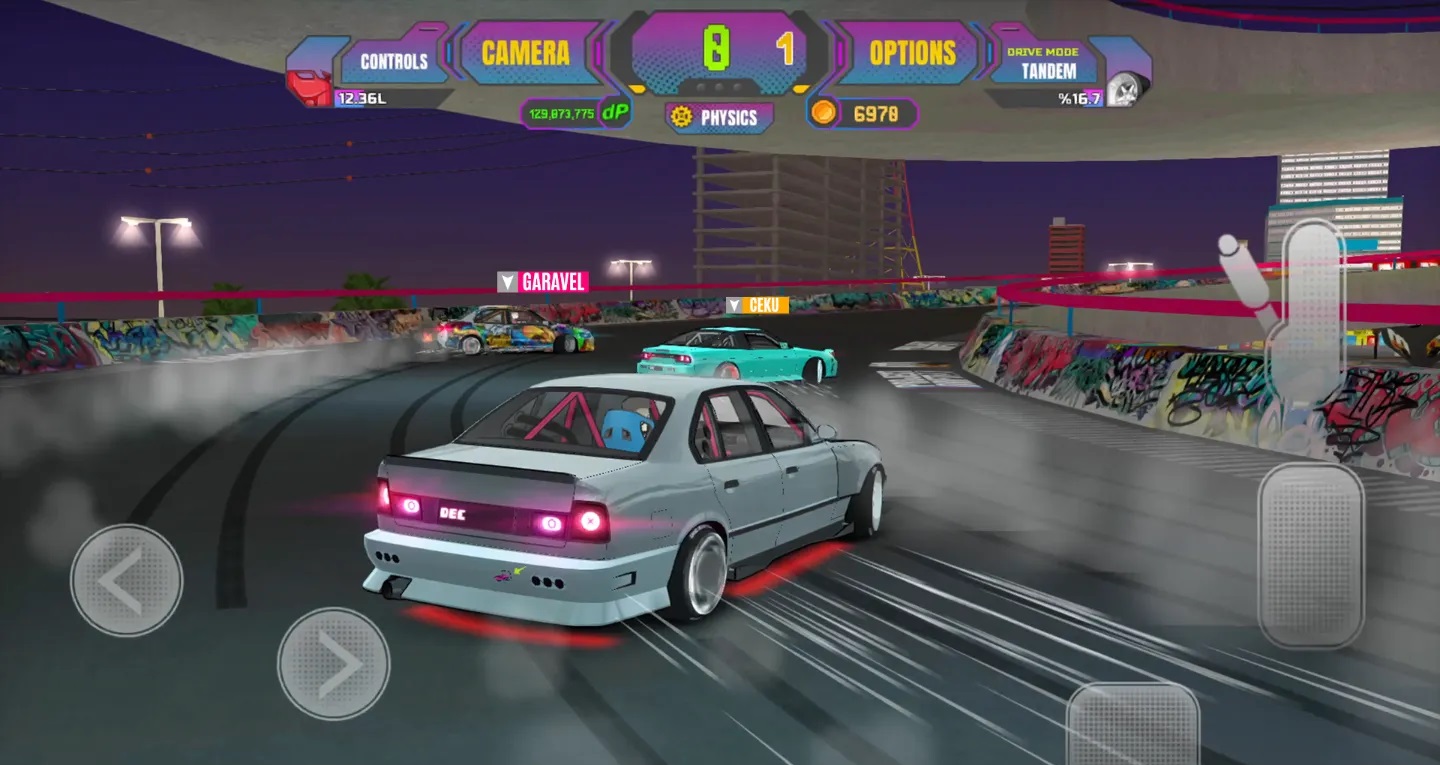Tap the brake pedal at bottom
Screen dimensions: 1440x765
pos(1133,725)
